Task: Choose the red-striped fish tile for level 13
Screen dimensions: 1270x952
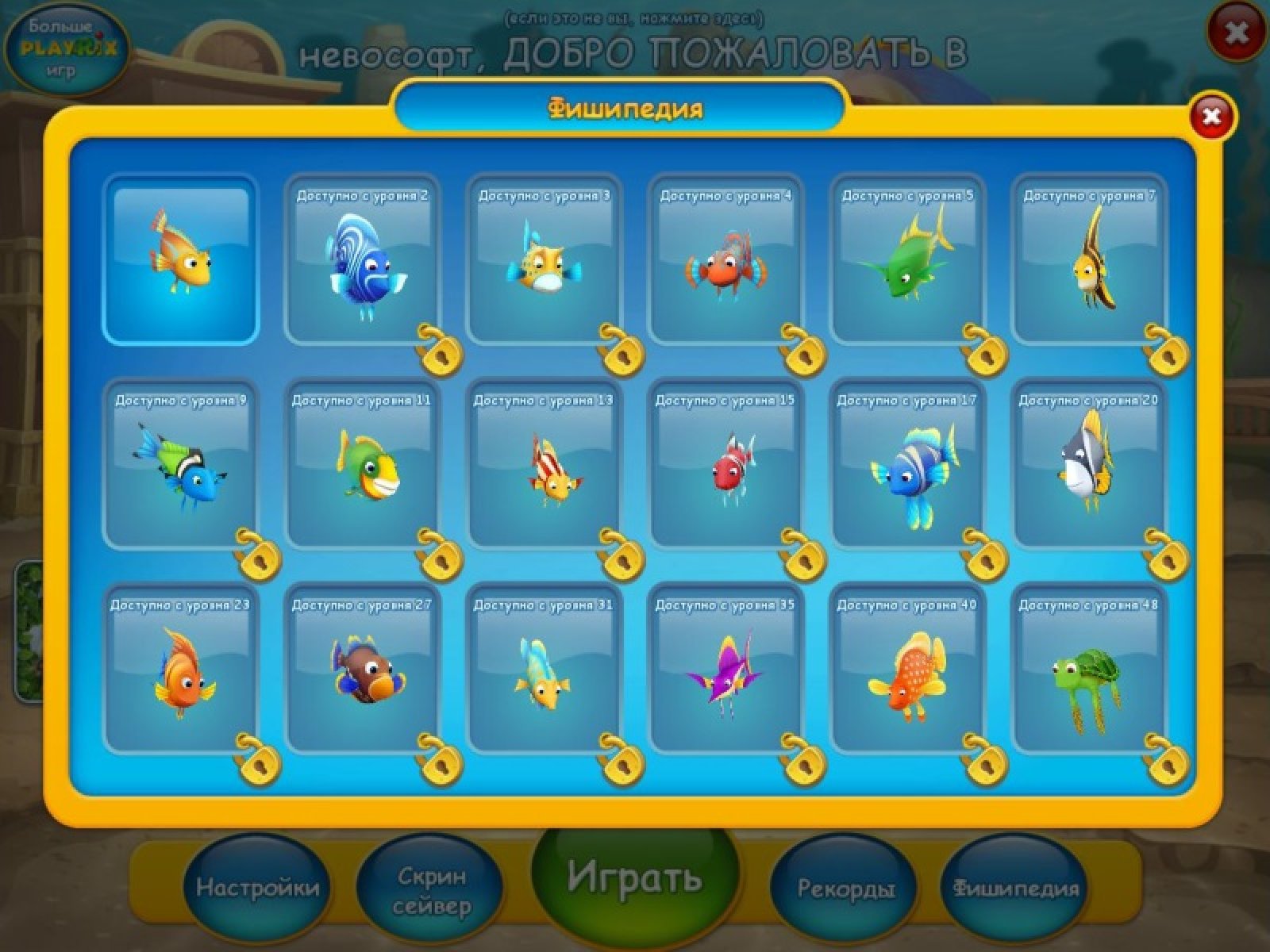Action: pyautogui.click(x=544, y=464)
